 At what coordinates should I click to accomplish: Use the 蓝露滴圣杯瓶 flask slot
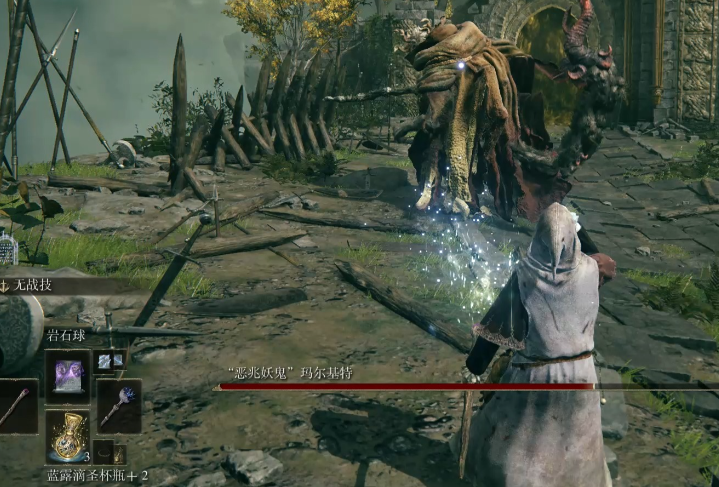pos(68,436)
